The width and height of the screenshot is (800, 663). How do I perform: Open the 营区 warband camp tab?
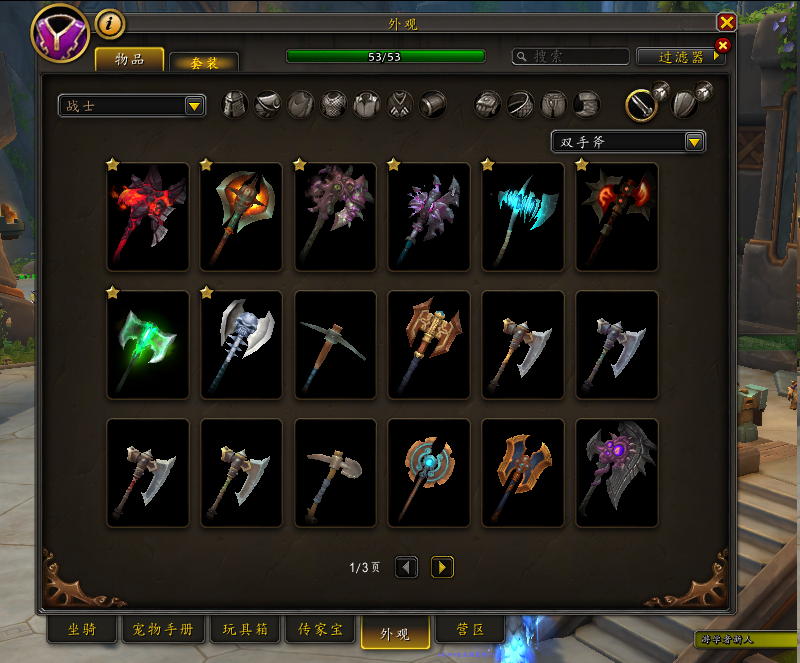coord(471,629)
